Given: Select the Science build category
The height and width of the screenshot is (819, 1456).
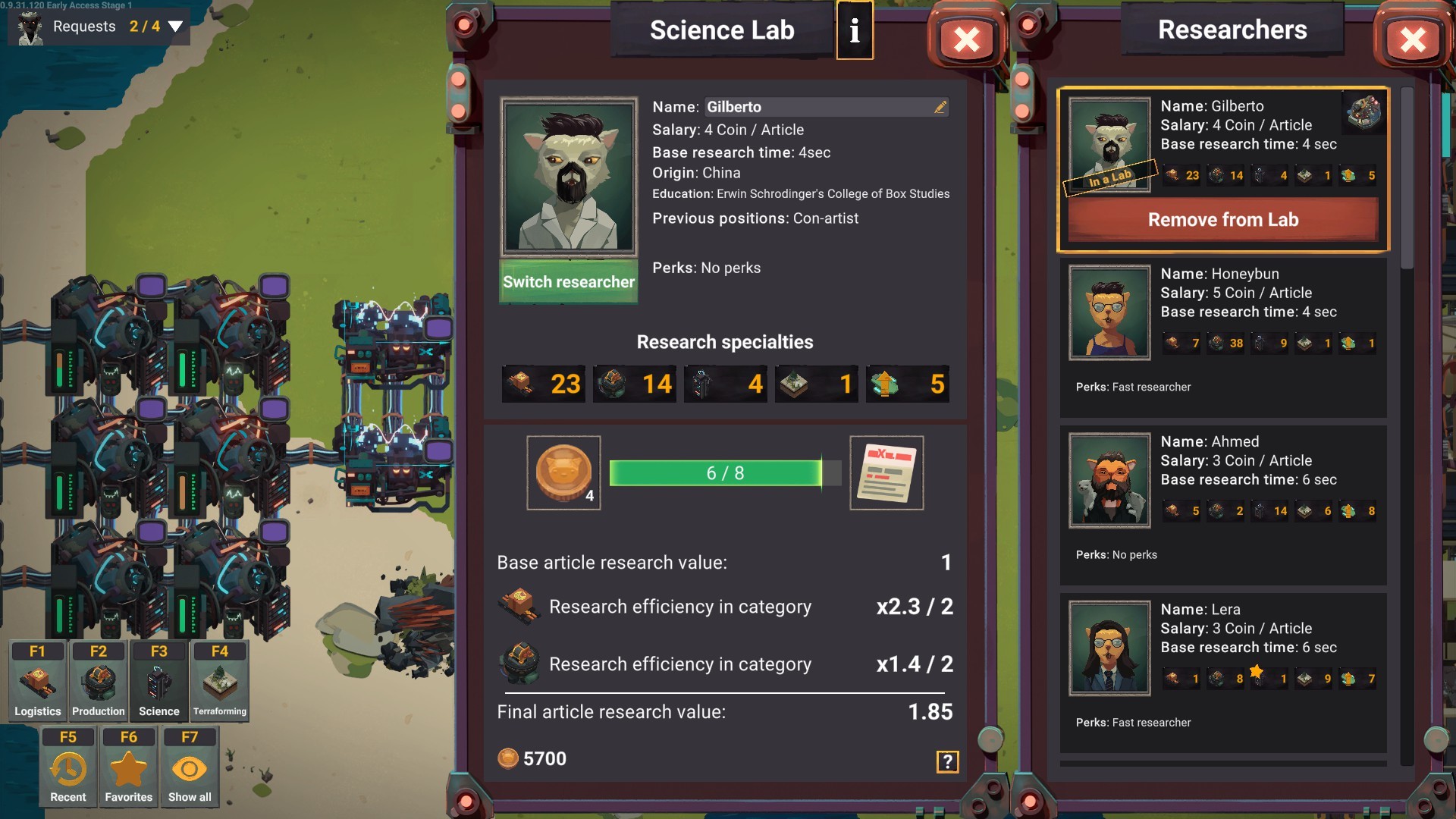Looking at the screenshot, I should (159, 680).
